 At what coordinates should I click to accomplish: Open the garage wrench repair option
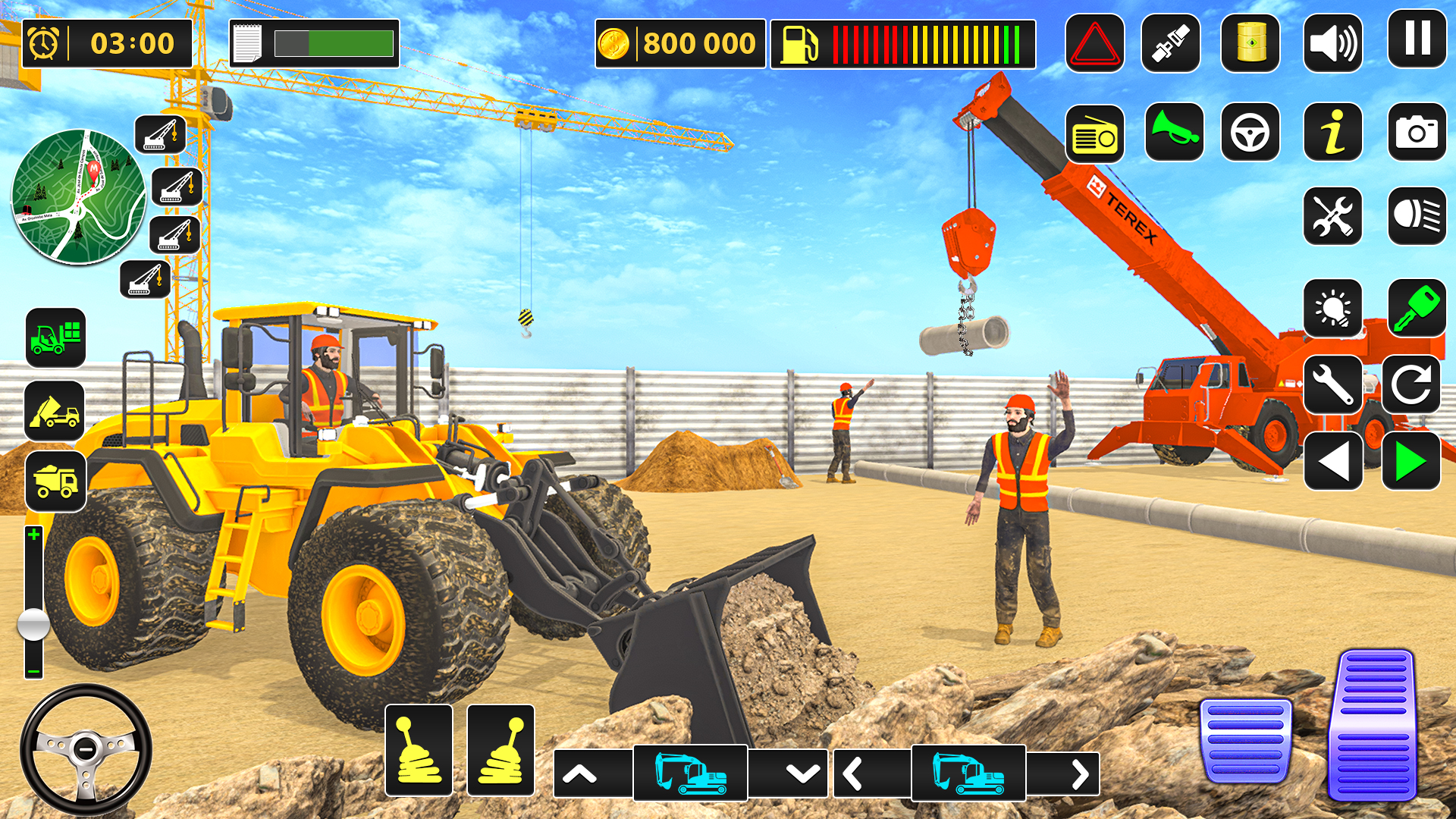(1332, 383)
